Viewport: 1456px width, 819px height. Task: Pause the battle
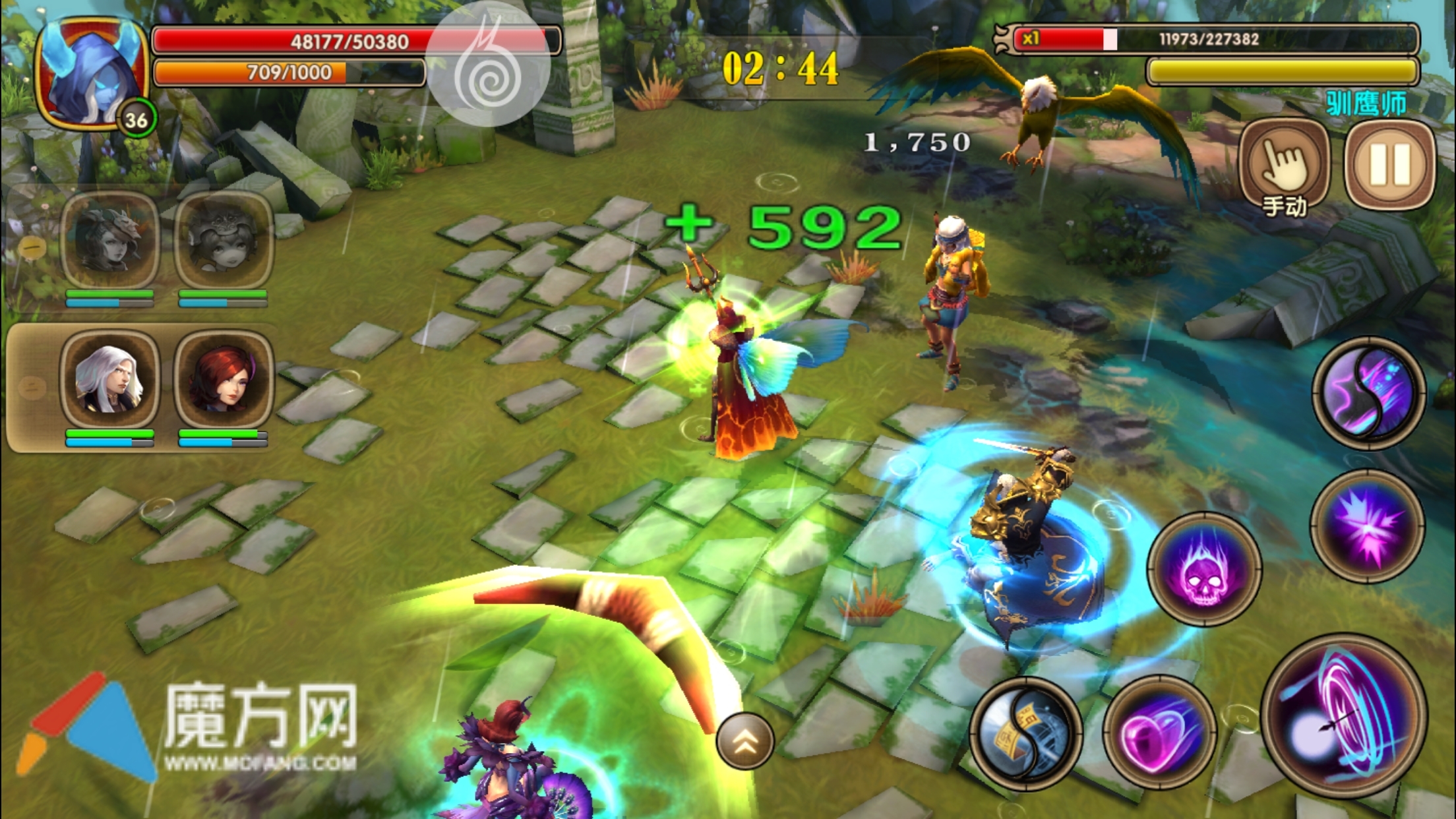[x=1389, y=165]
